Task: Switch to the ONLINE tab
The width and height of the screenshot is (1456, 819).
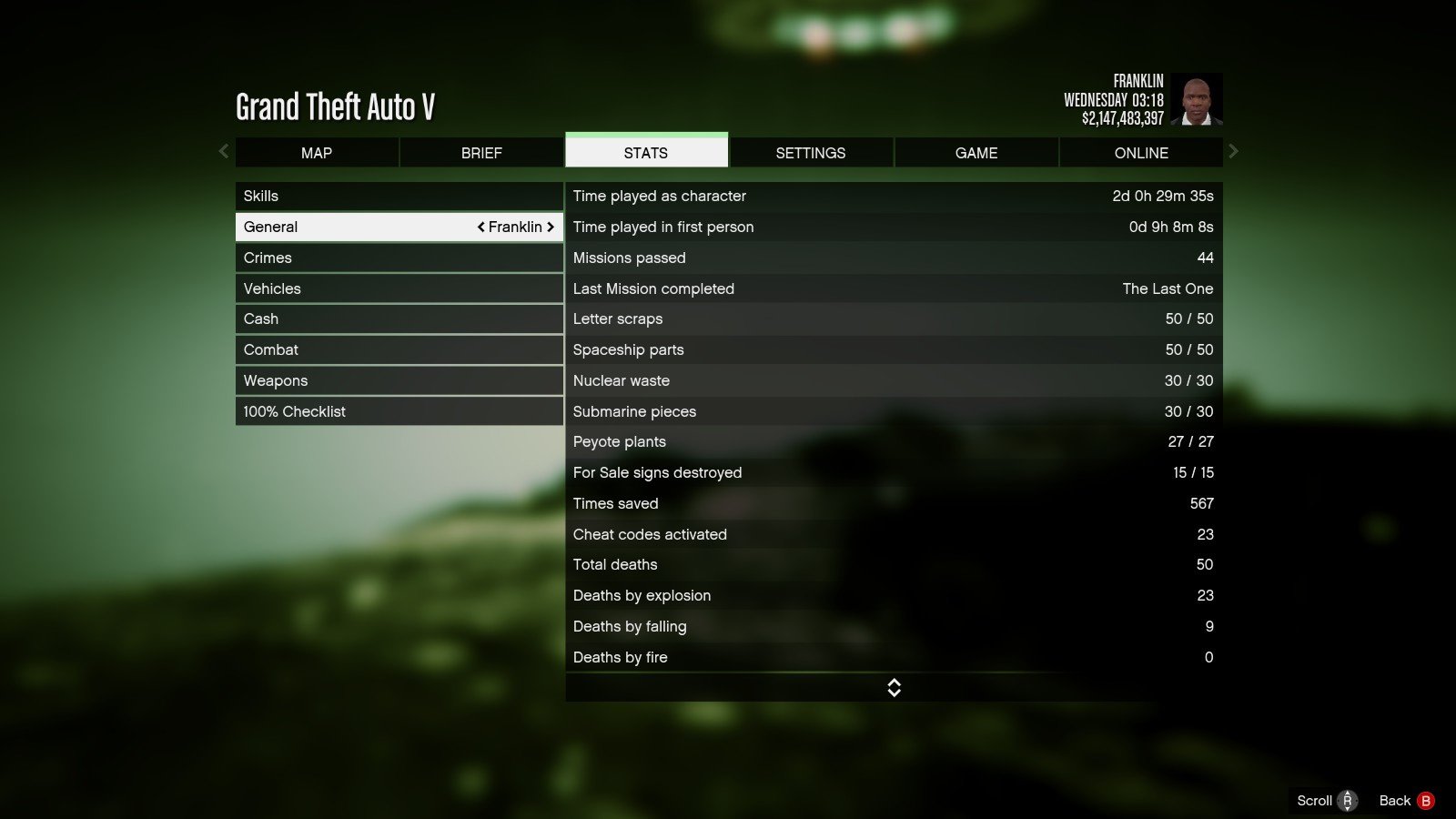Action: (1141, 152)
